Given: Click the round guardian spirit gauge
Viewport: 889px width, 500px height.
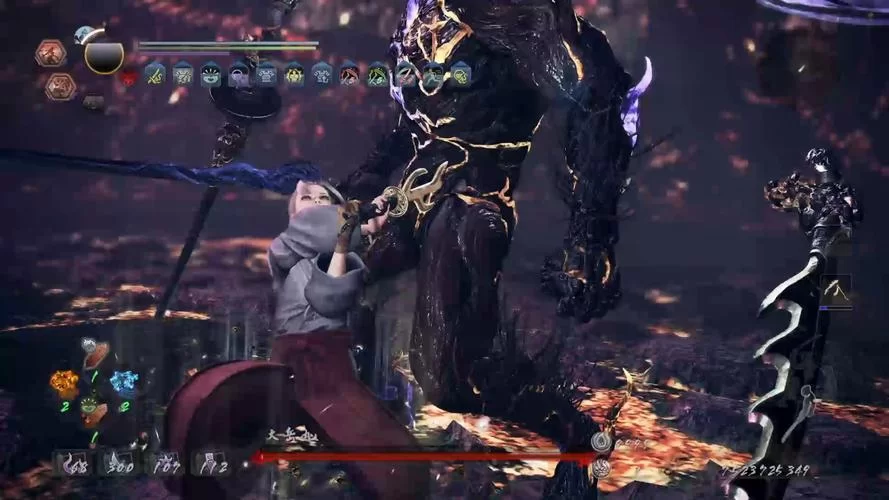Looking at the screenshot, I should [x=104, y=55].
